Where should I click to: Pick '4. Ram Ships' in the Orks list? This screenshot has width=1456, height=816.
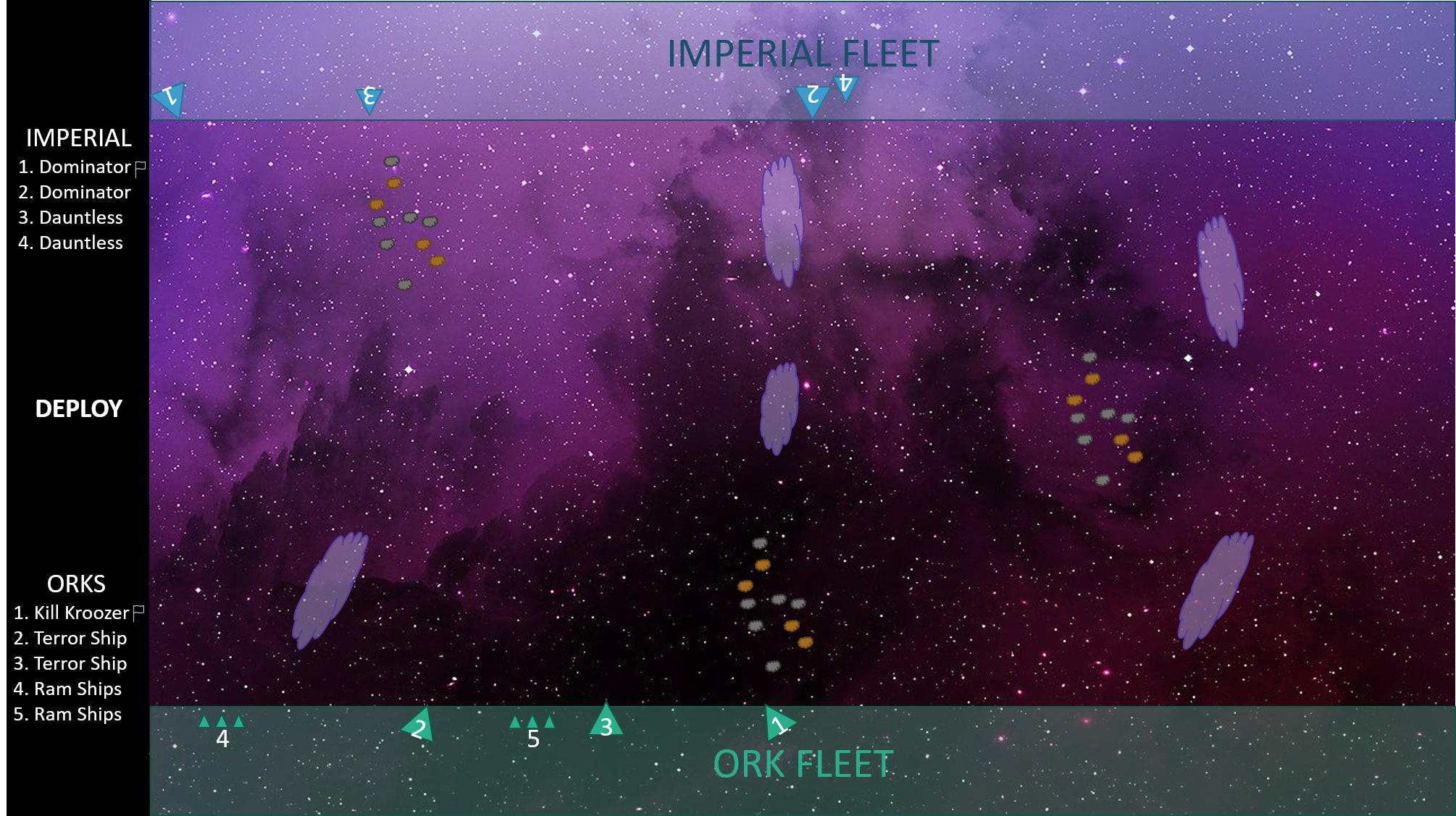pyautogui.click(x=67, y=689)
